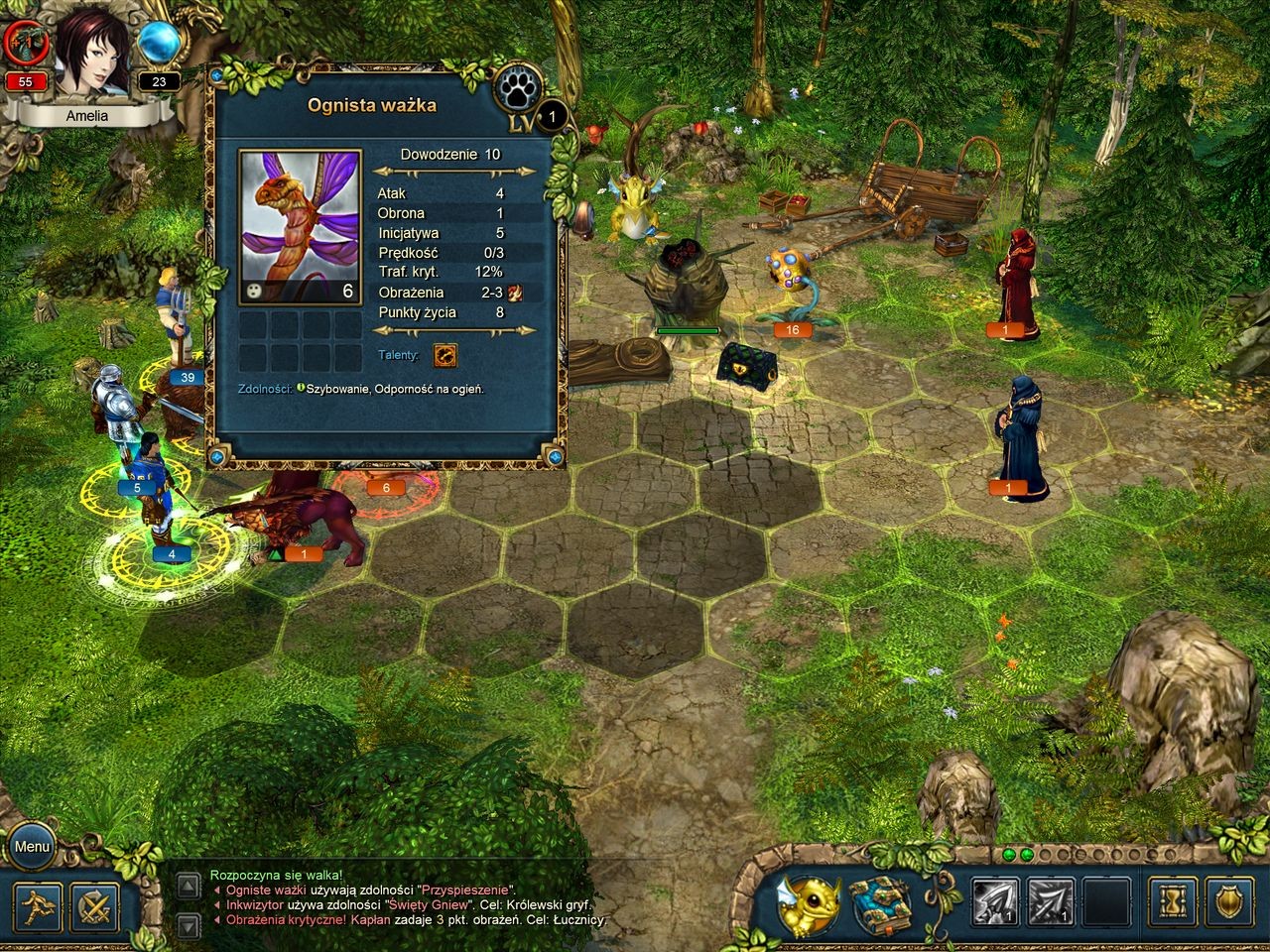The height and width of the screenshot is (952, 1270).
Task: Activate the first grey arrow ability
Action: pyautogui.click(x=995, y=903)
